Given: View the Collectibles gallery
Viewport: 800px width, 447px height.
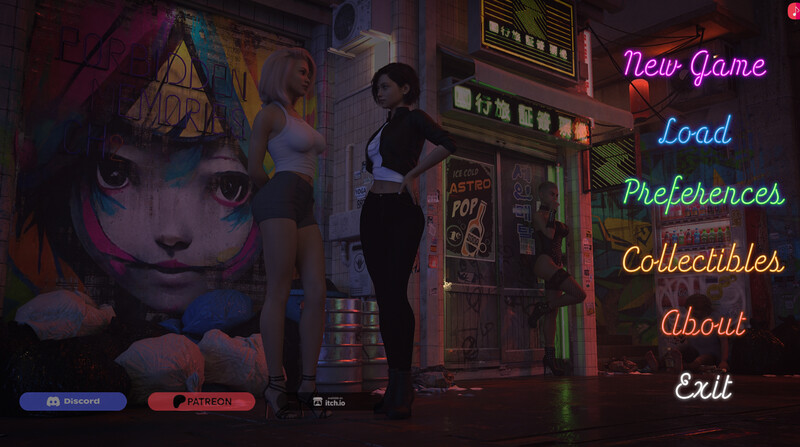Looking at the screenshot, I should pos(702,260).
